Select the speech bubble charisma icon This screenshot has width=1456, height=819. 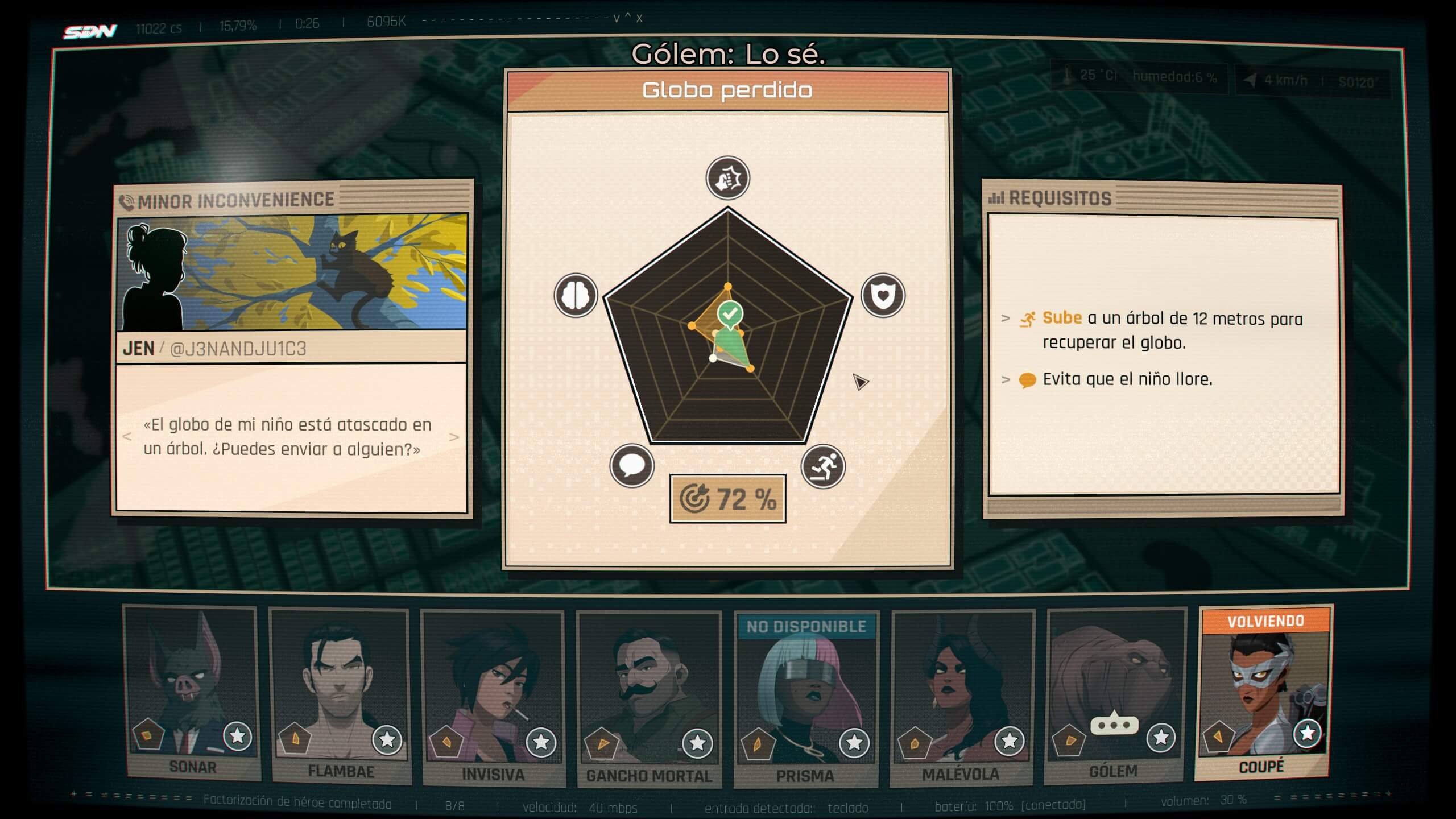pyautogui.click(x=631, y=466)
